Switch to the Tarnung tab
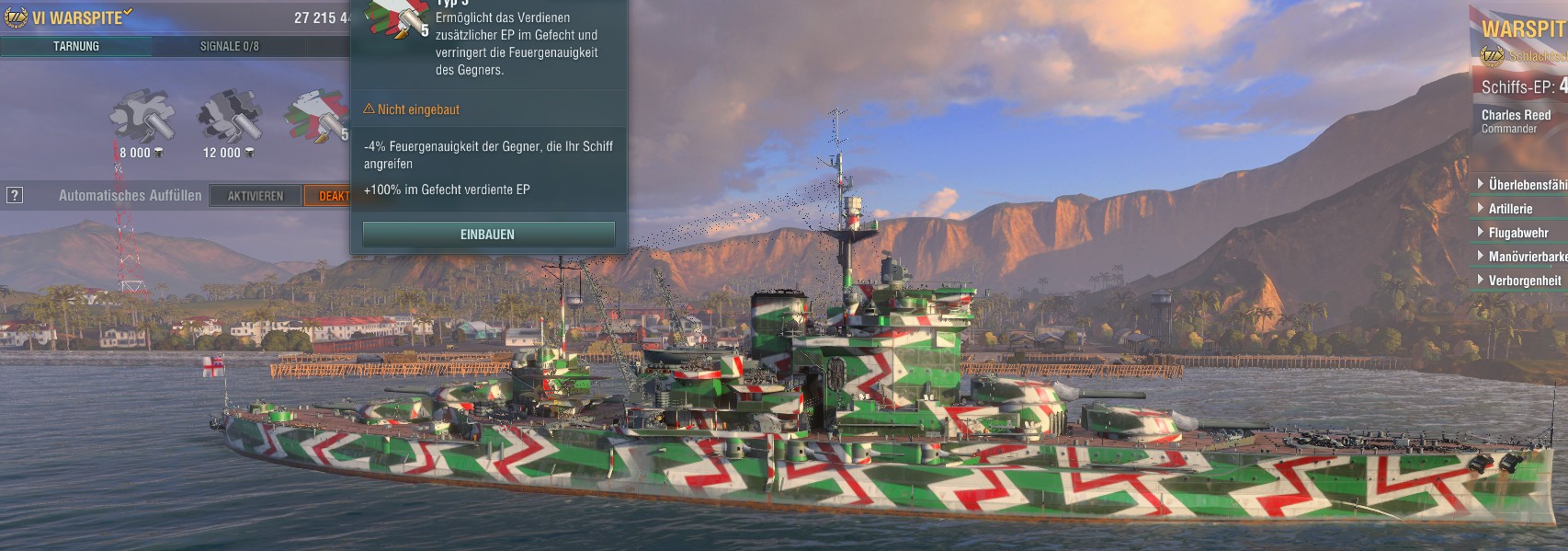Image resolution: width=1568 pixels, height=551 pixels. pos(76,46)
